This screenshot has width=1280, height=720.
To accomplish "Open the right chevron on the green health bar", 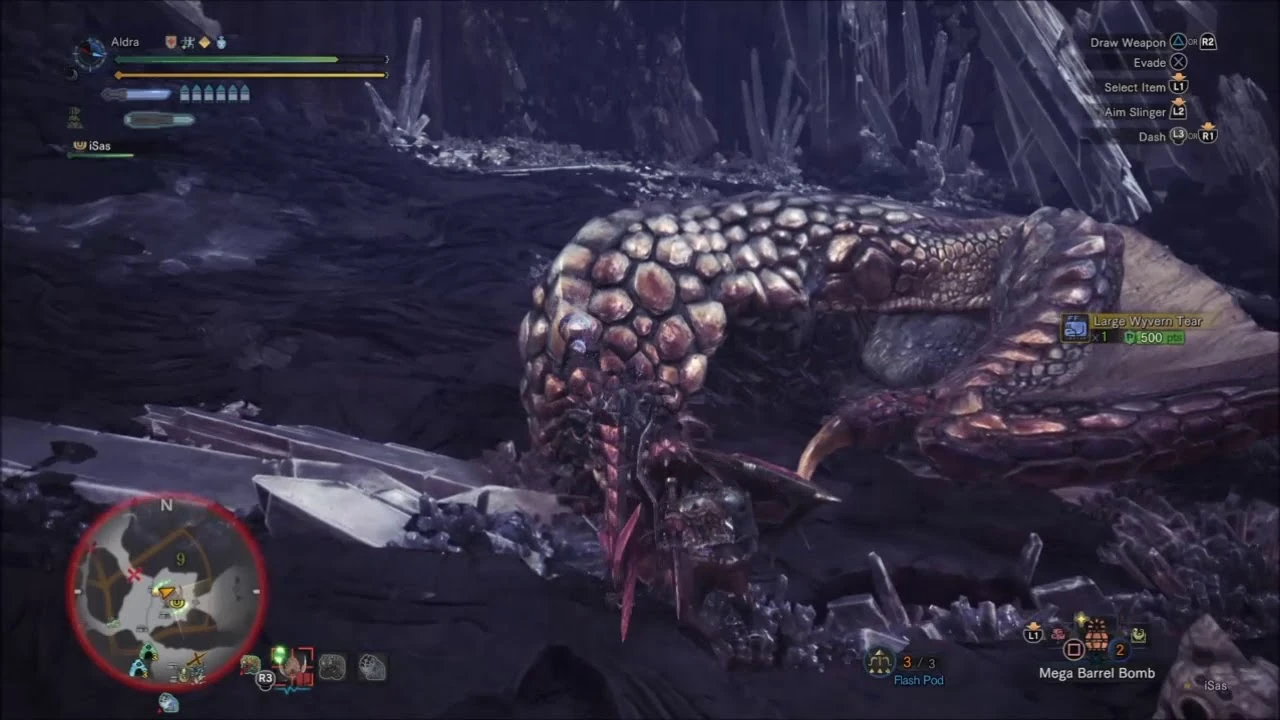I will (385, 59).
